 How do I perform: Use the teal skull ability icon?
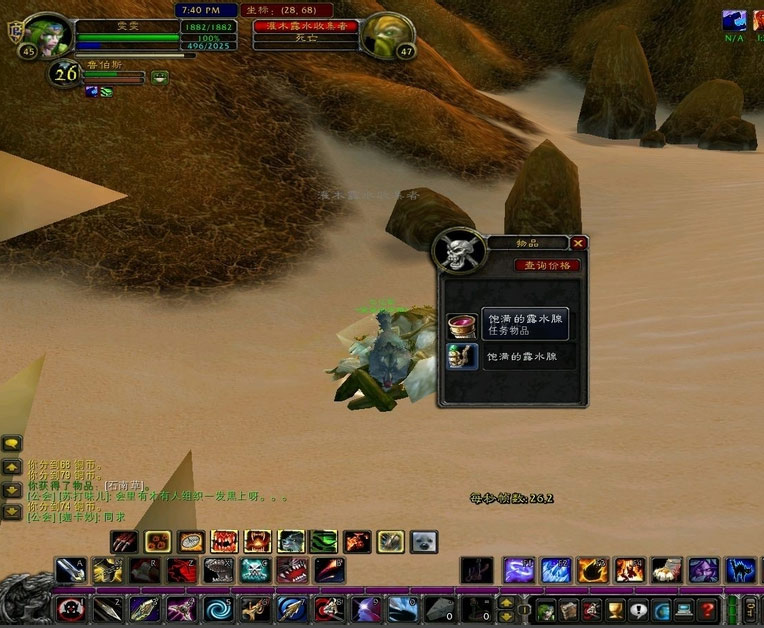[x=254, y=571]
